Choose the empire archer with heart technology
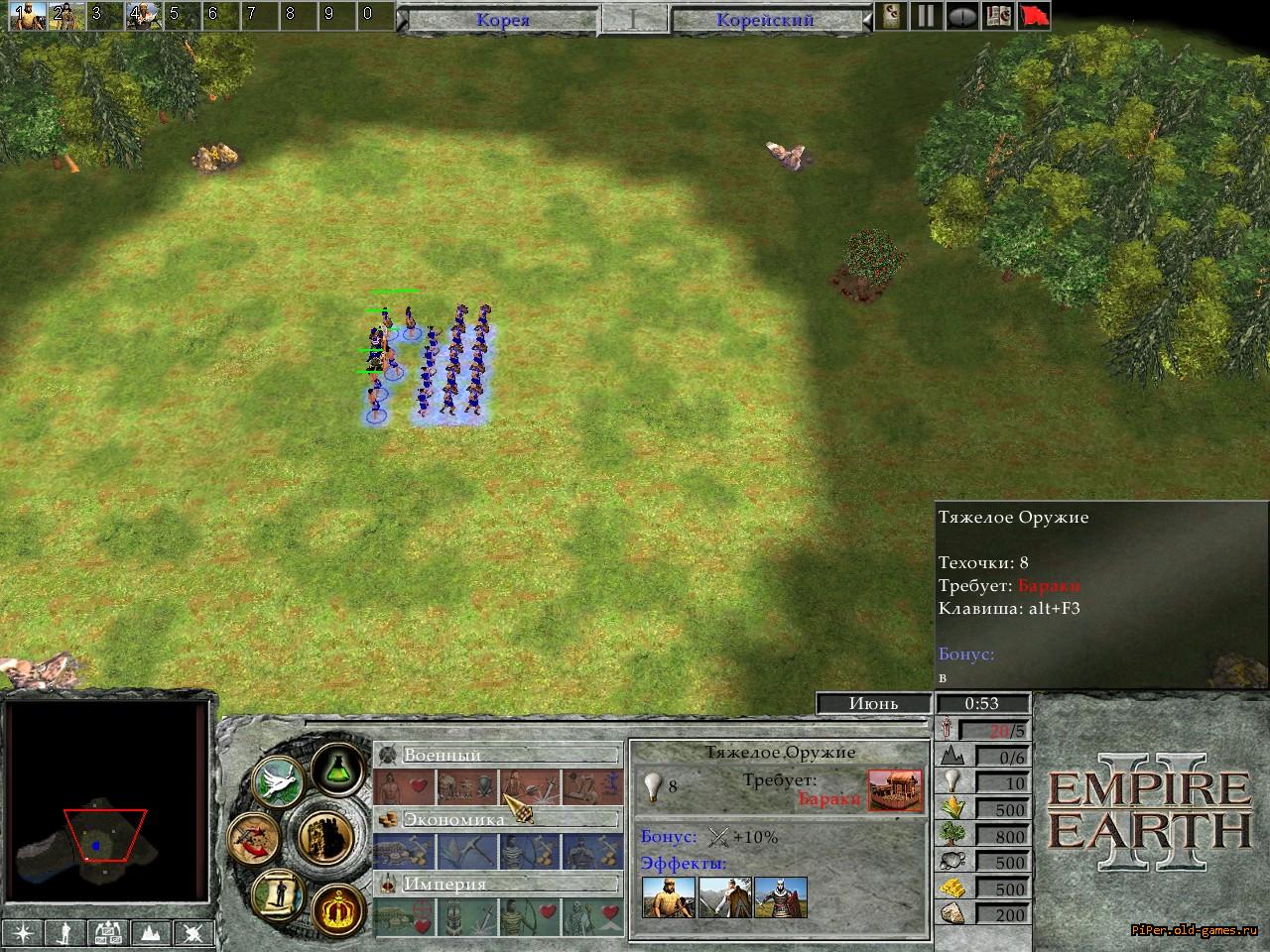 click(529, 916)
